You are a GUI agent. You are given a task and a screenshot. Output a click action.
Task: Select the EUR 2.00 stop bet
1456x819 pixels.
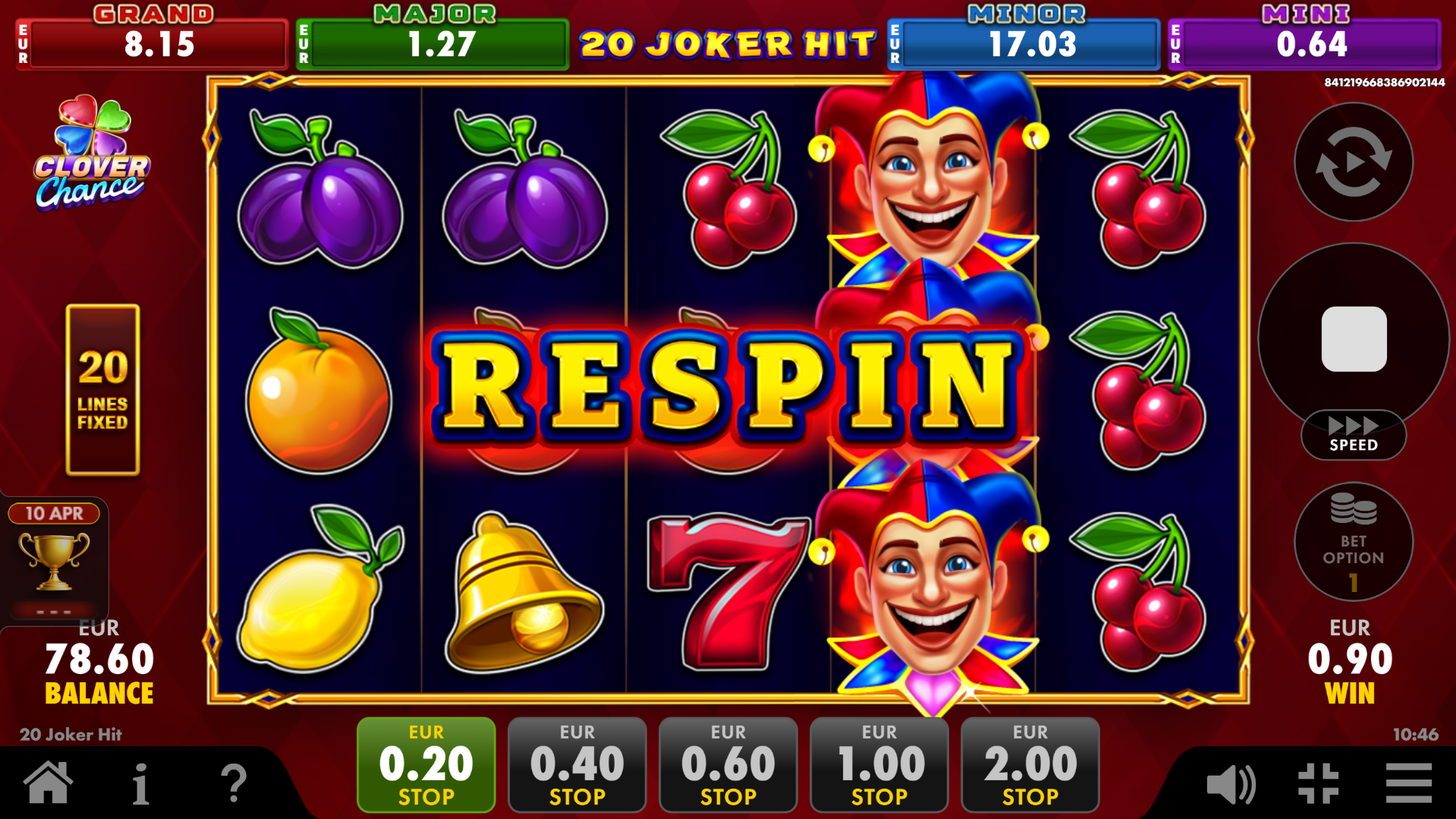coord(1028,764)
